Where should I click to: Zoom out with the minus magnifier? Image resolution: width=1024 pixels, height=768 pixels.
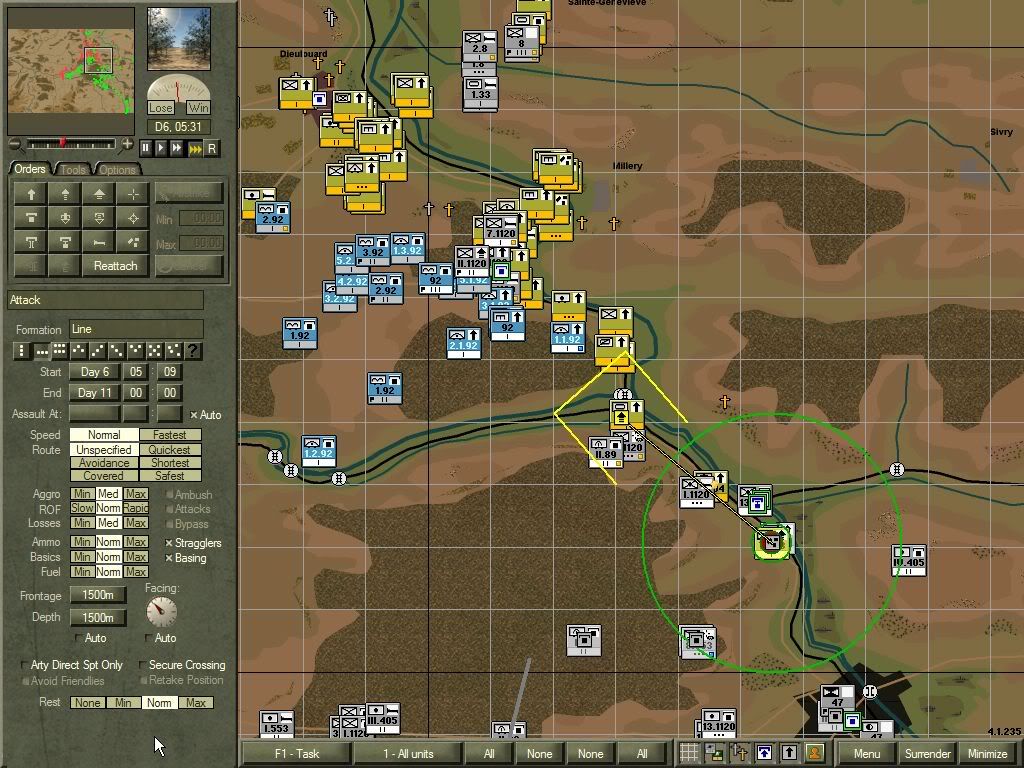point(13,144)
